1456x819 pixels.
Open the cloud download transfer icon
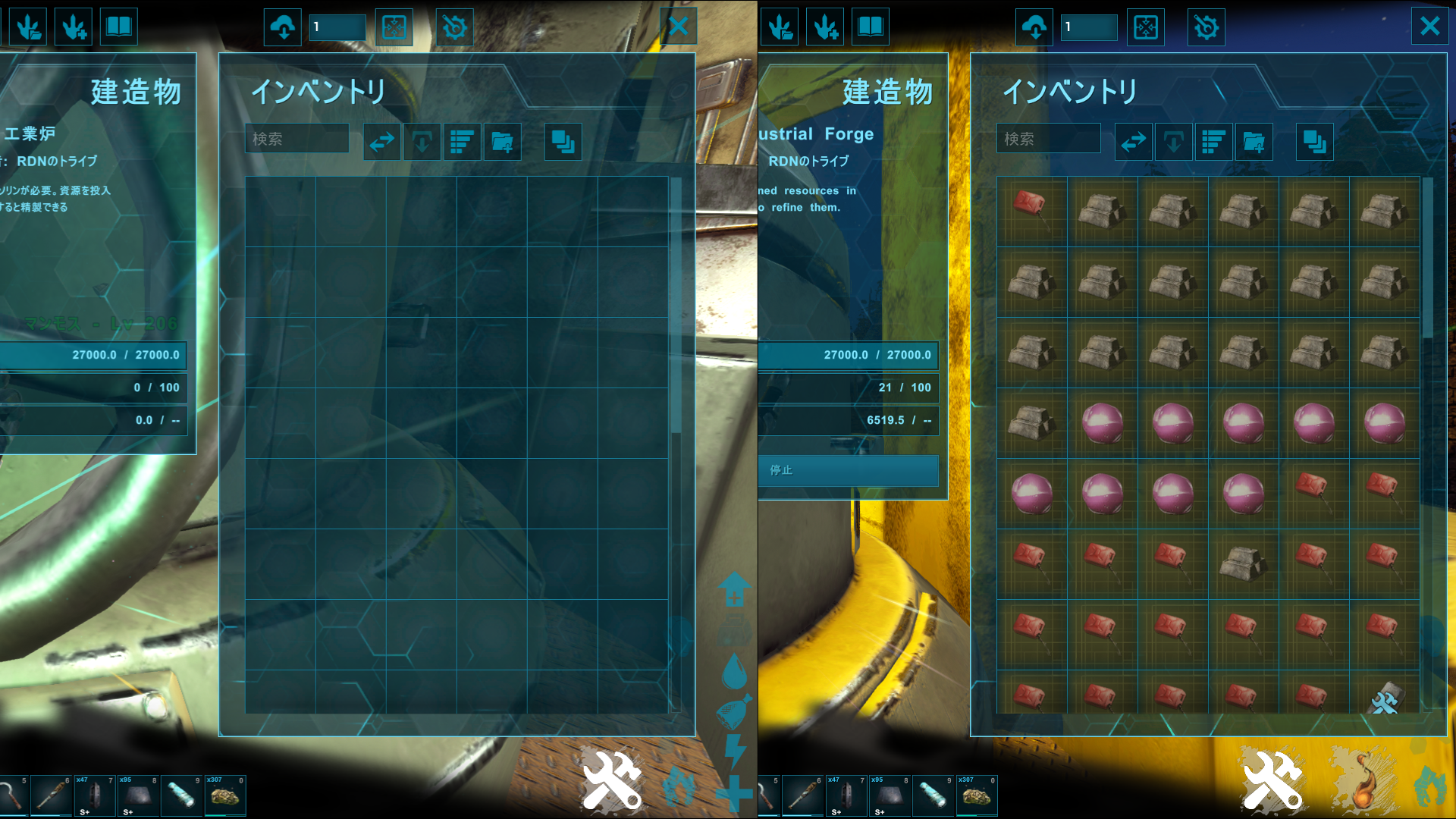[x=282, y=27]
